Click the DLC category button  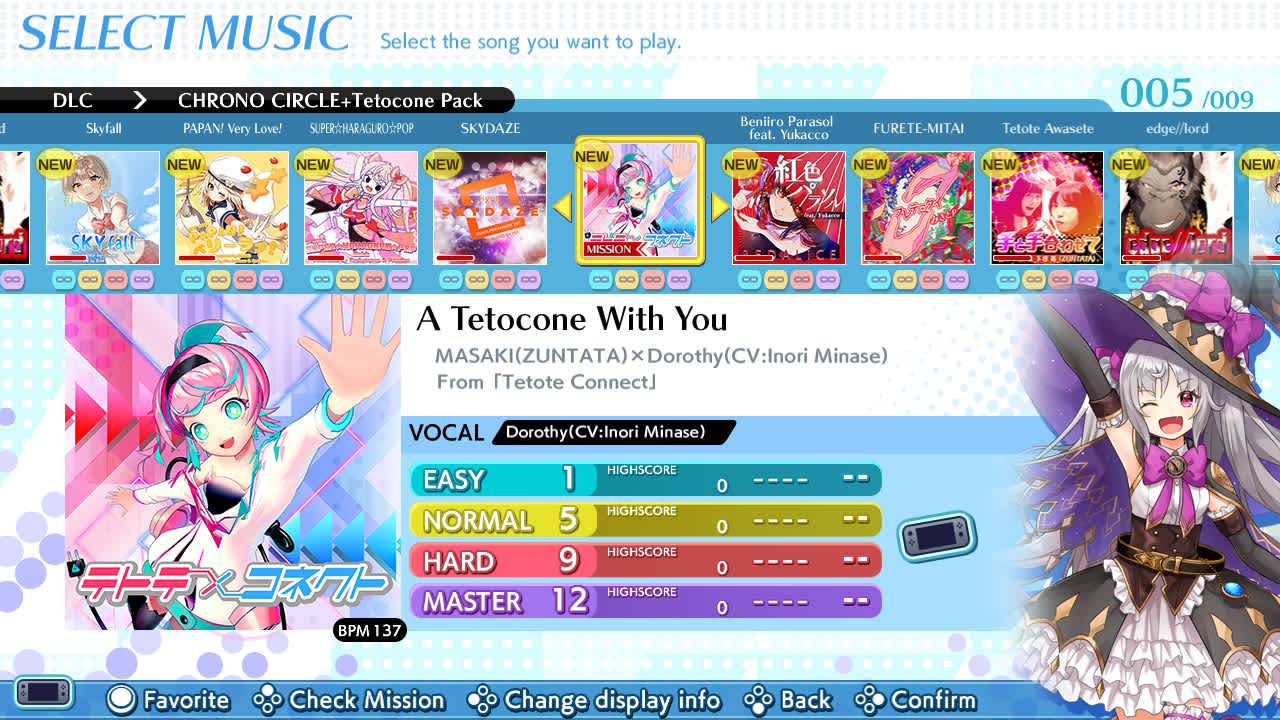pyautogui.click(x=74, y=100)
